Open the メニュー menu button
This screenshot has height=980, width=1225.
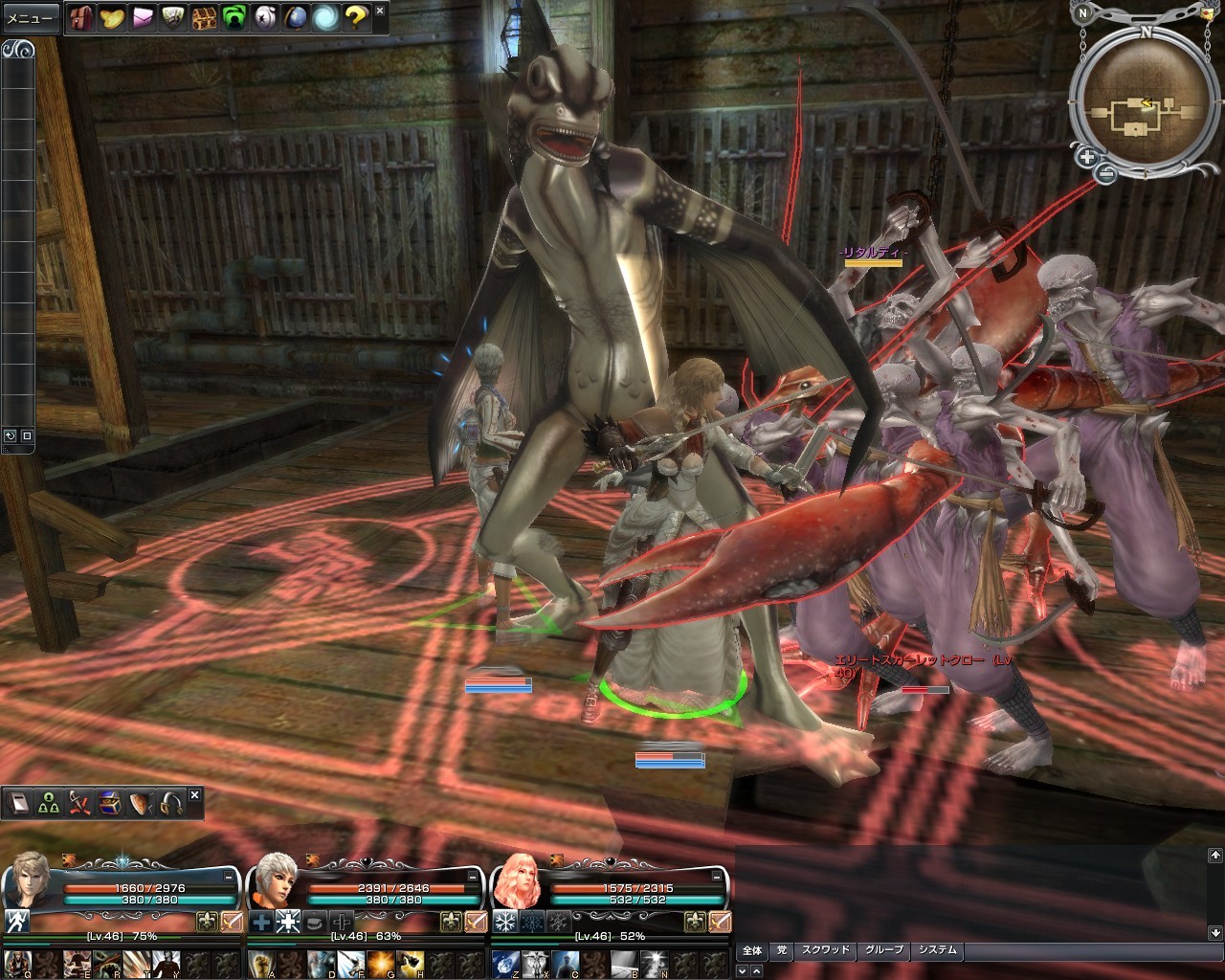(31, 18)
